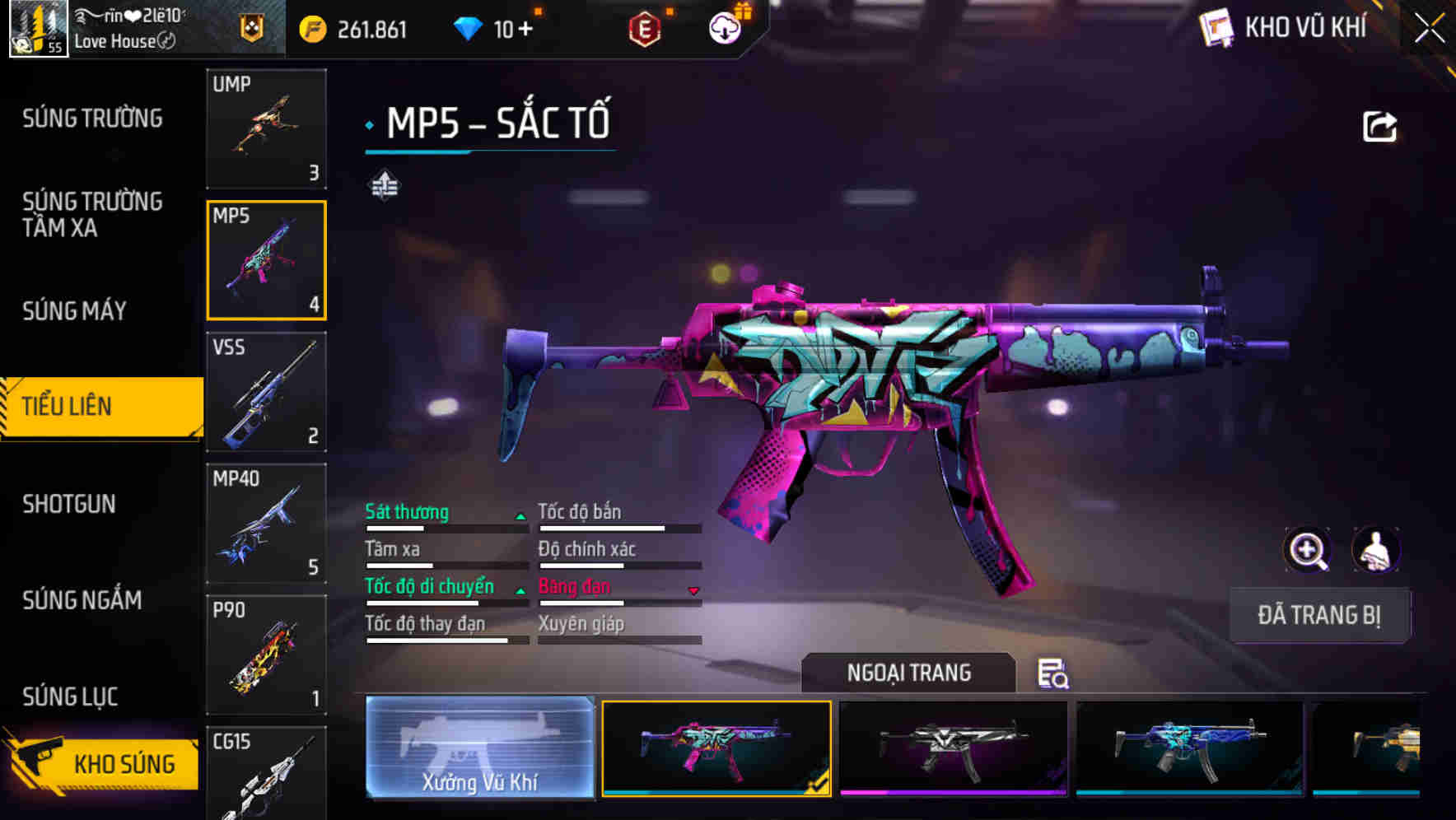Choose the Shotgun category
The image size is (1456, 820).
click(69, 504)
